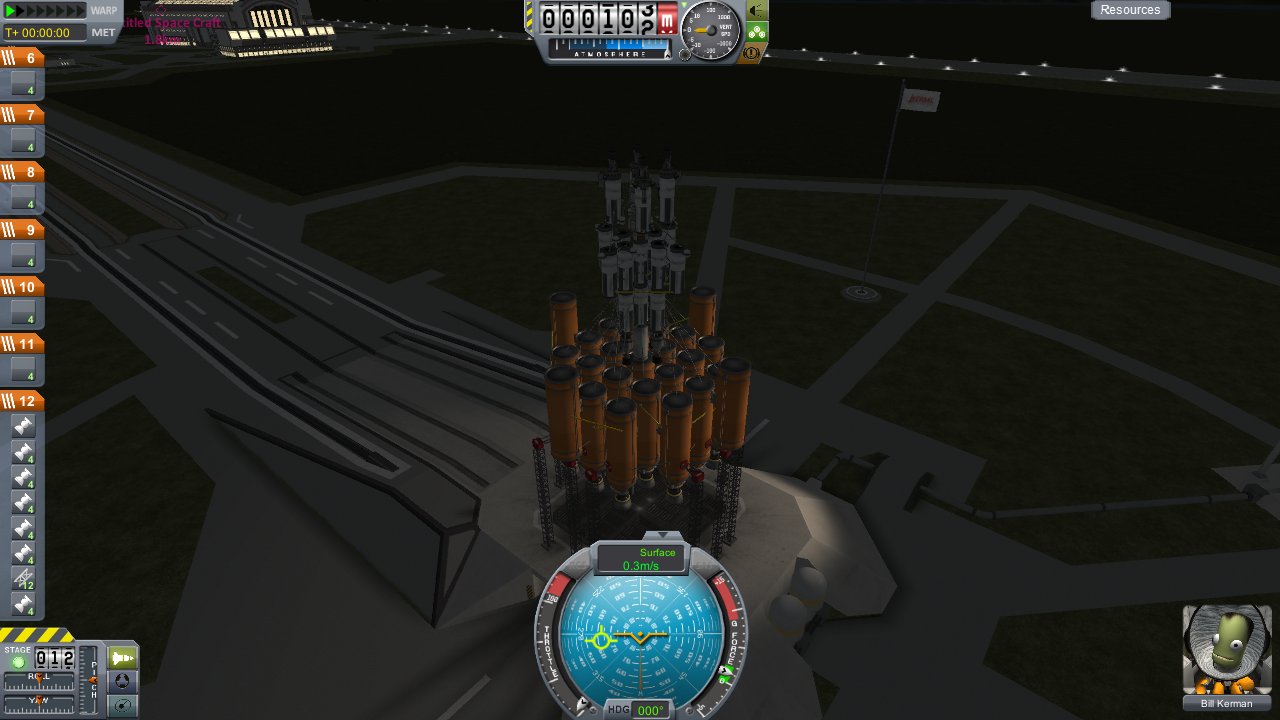The width and height of the screenshot is (1280, 720).
Task: Open the Resources panel
Action: click(1130, 10)
